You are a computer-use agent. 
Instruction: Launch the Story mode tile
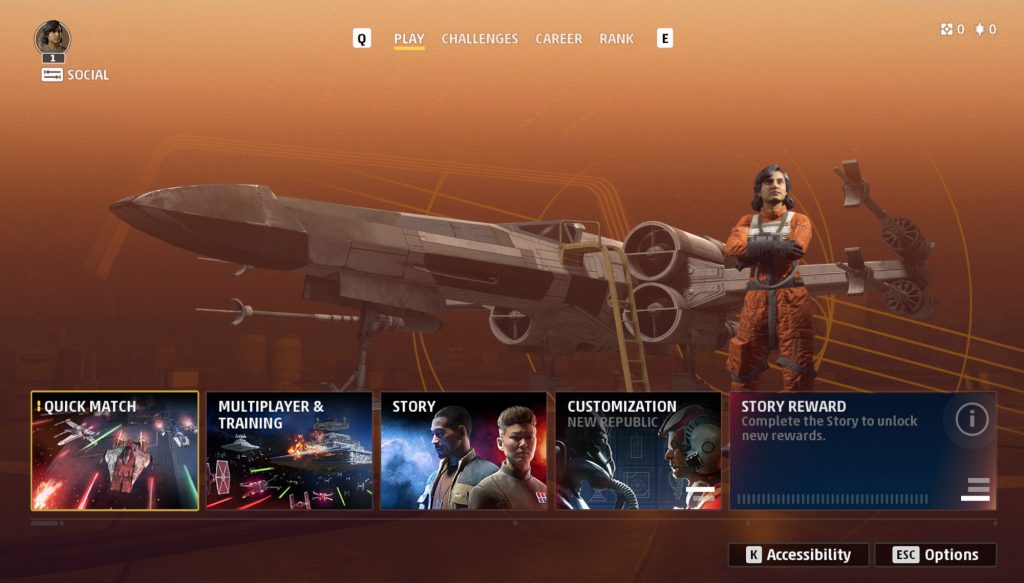(x=463, y=451)
